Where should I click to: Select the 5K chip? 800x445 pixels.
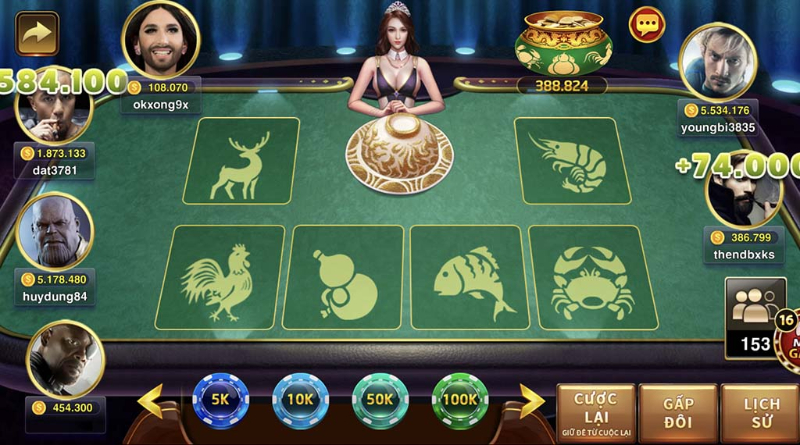[221, 398]
